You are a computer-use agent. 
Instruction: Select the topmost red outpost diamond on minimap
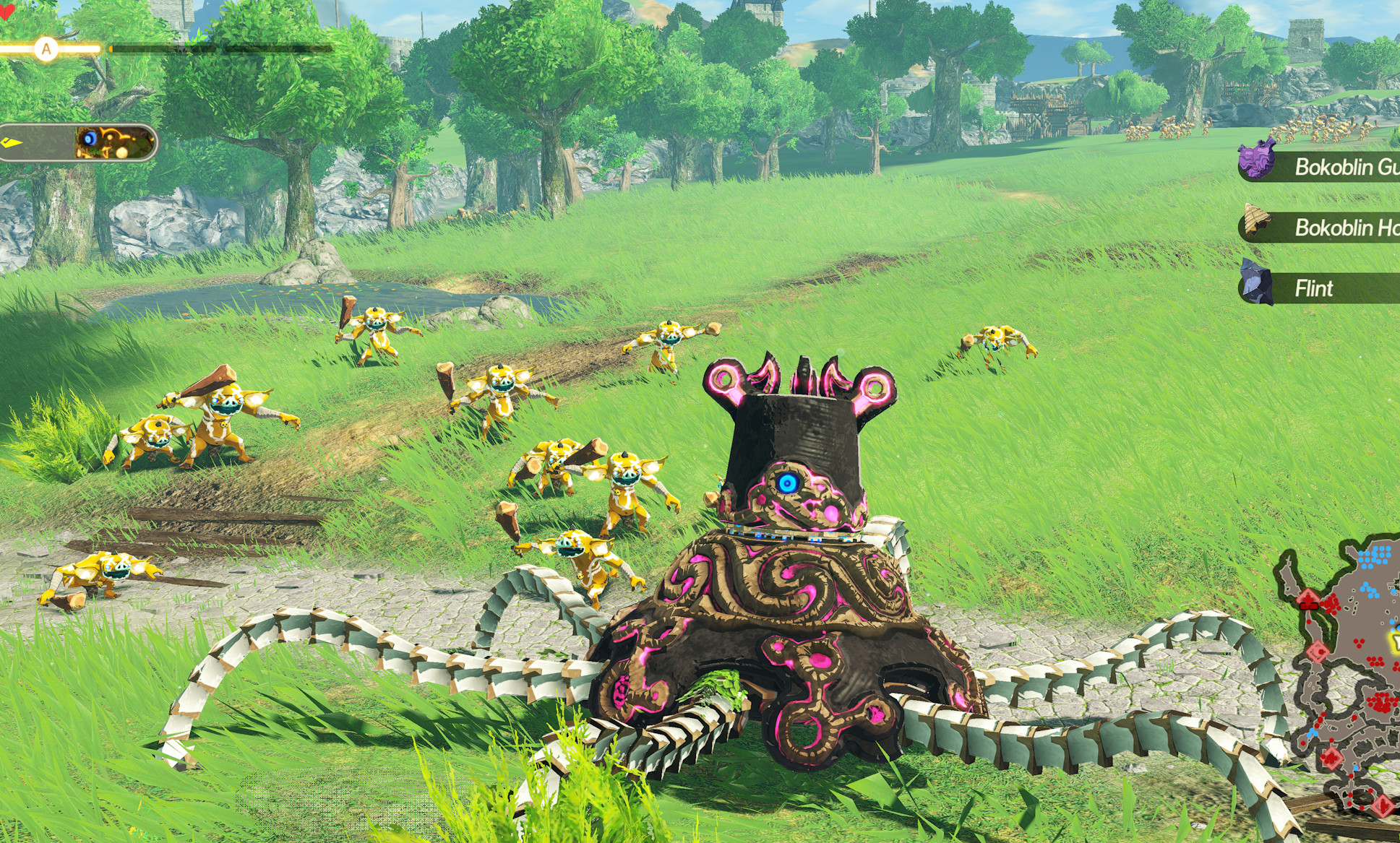[x=1307, y=597]
